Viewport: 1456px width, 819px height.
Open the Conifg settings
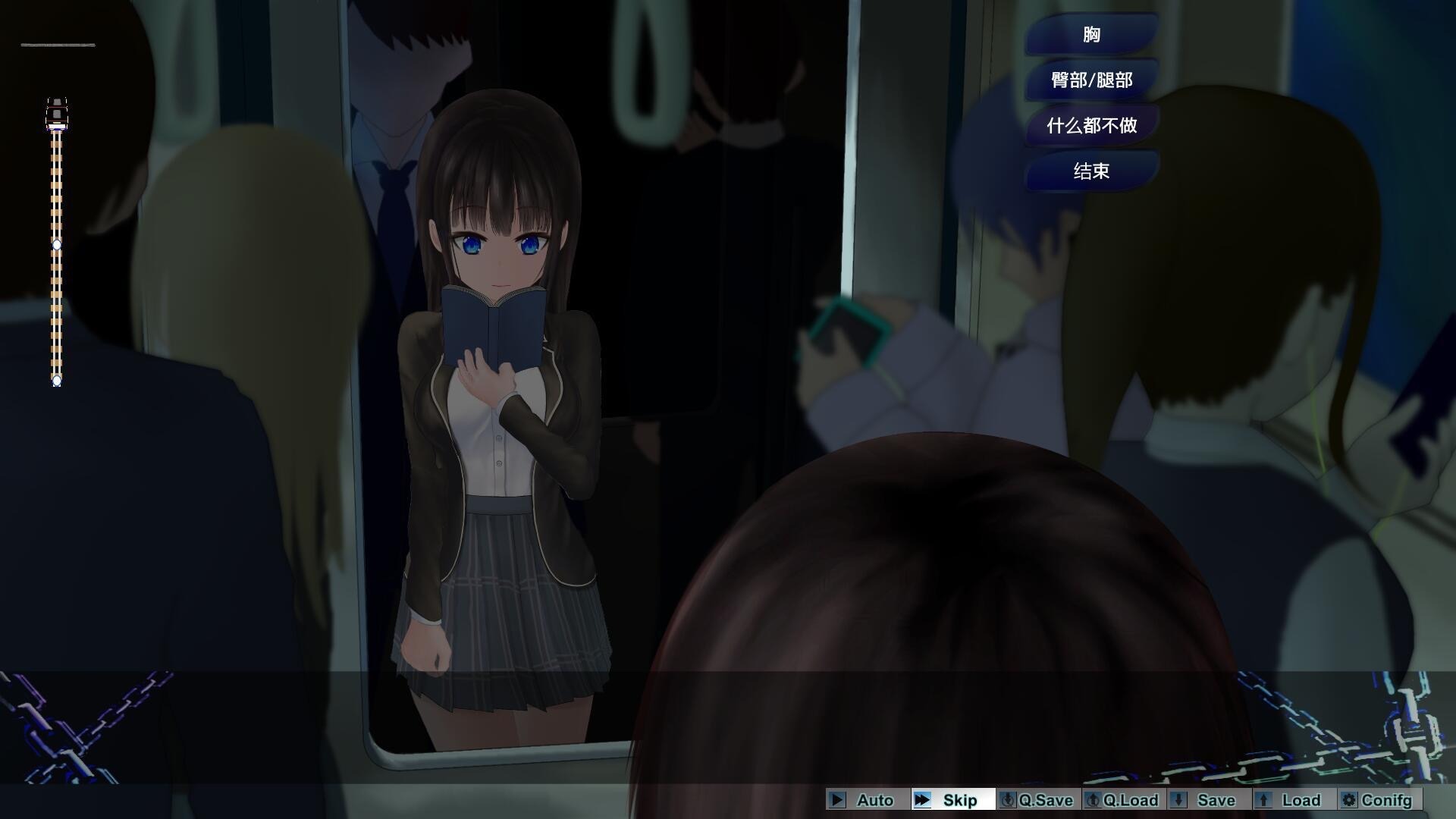(x=1377, y=800)
